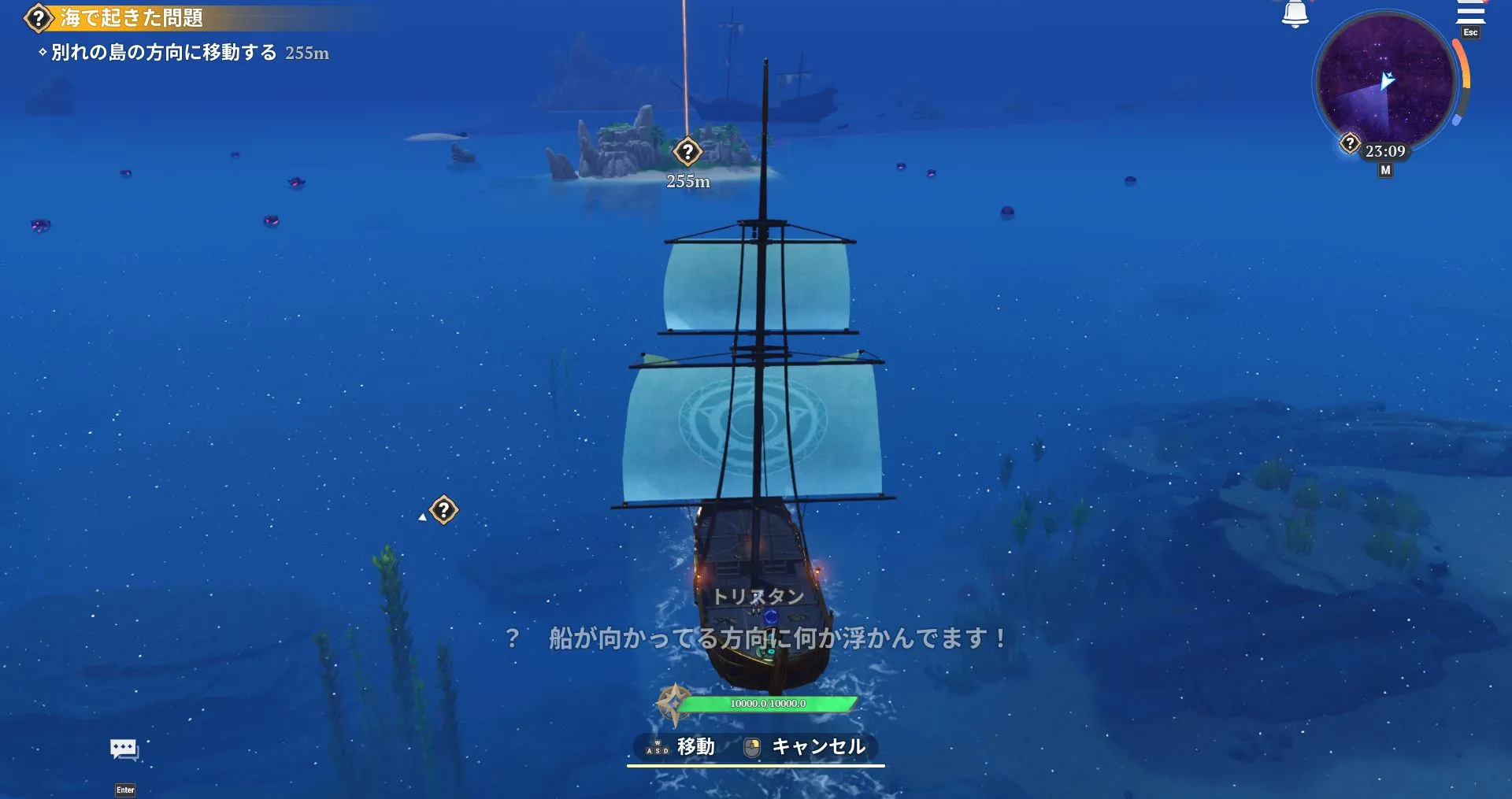Click the mouse icon next to キャンセル

tap(750, 748)
